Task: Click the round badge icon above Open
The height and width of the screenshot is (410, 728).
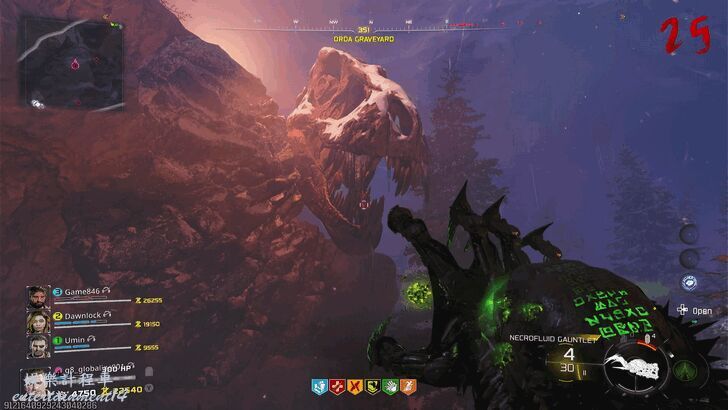Action: coord(688,284)
